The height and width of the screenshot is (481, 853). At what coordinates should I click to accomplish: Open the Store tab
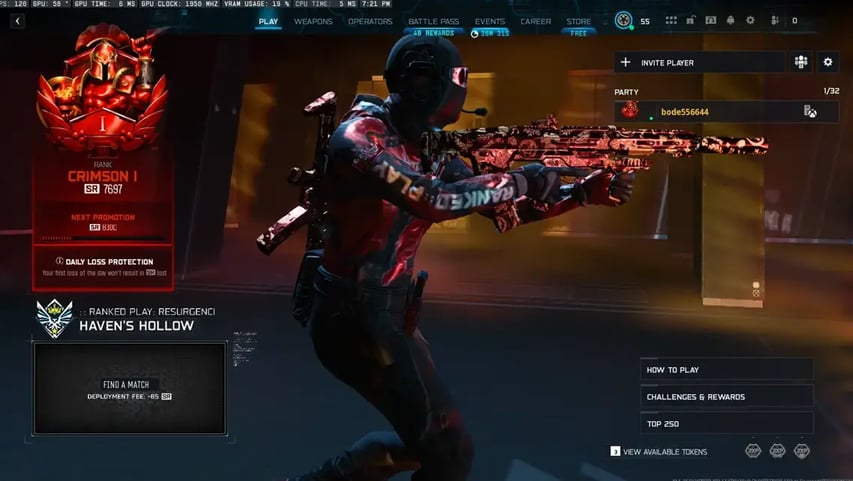578,21
